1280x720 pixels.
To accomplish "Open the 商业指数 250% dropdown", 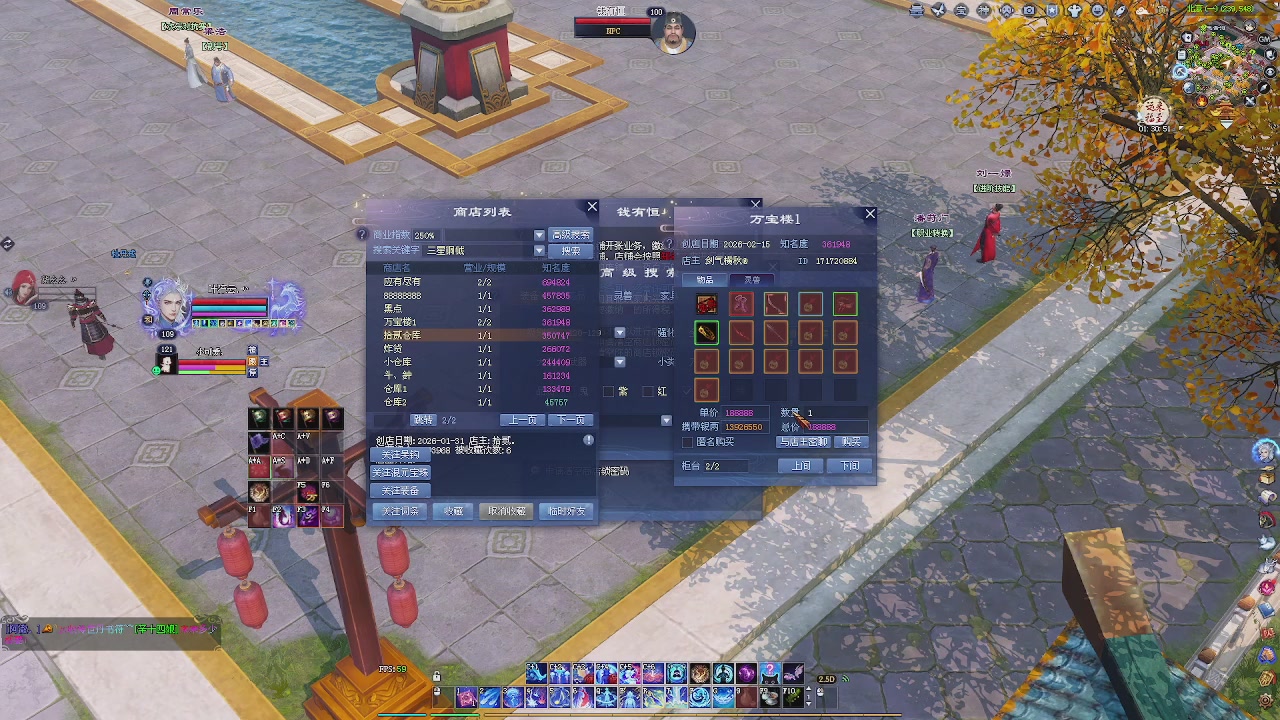I will click(540, 234).
